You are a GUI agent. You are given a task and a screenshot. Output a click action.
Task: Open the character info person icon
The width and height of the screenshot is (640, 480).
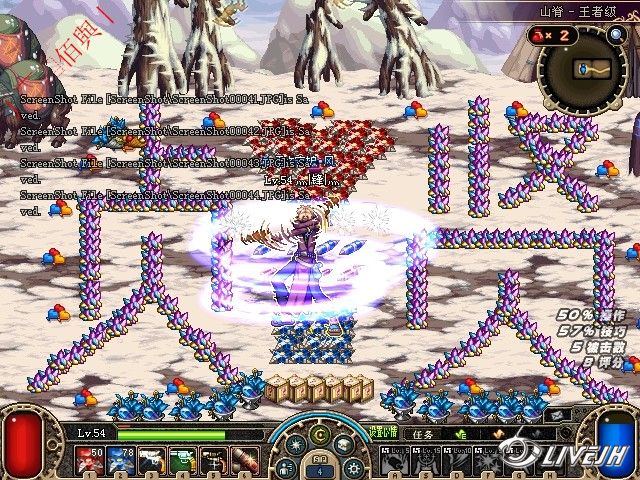[x=286, y=467]
